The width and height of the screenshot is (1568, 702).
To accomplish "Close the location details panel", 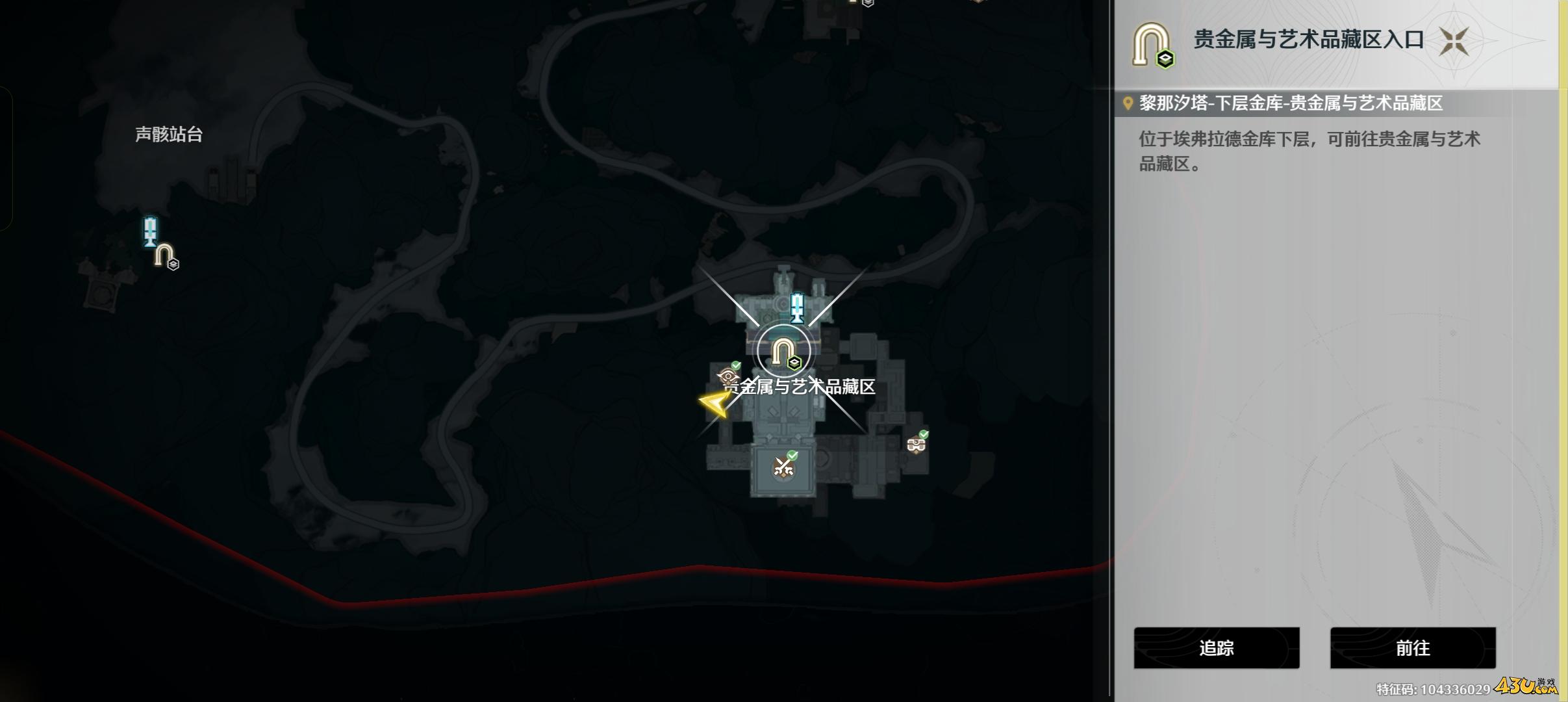I will (x=1454, y=42).
